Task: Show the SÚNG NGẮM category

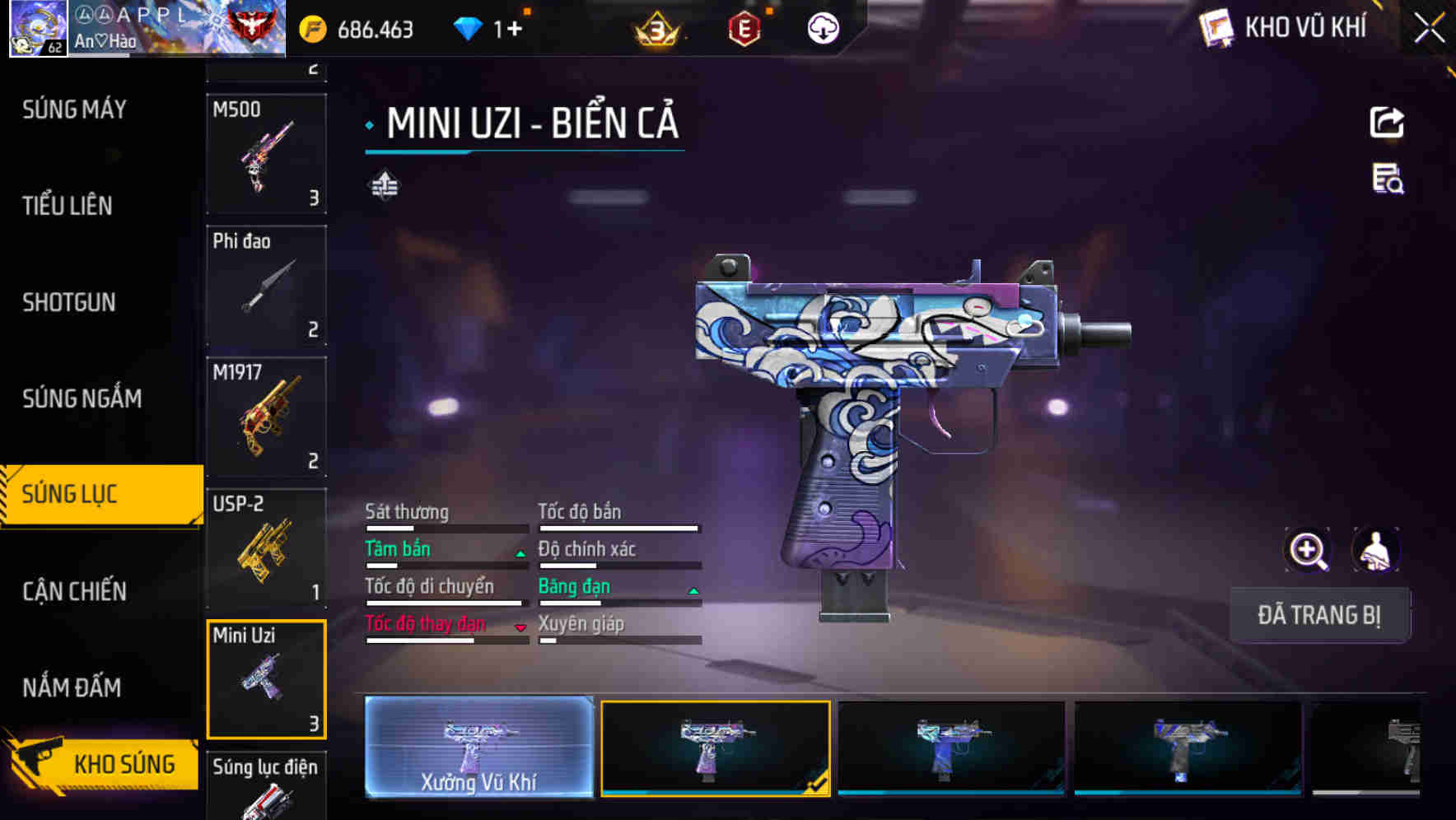Action: pyautogui.click(x=82, y=398)
